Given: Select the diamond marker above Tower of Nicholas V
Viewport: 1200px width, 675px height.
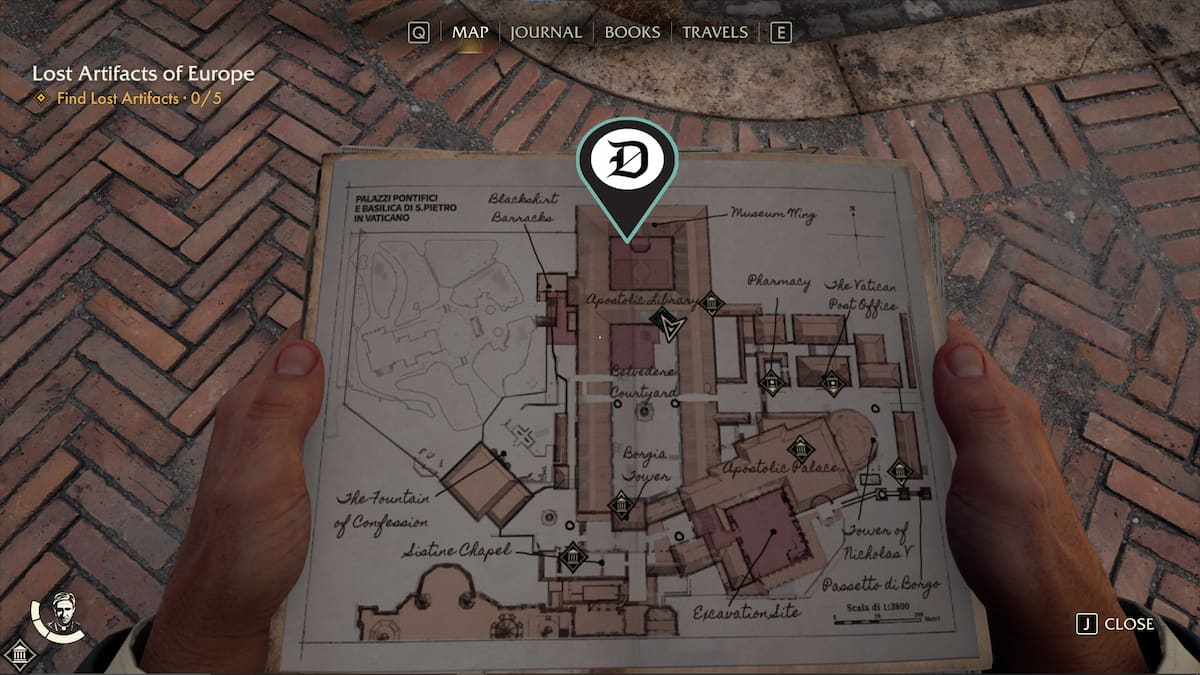Looking at the screenshot, I should (x=899, y=471).
